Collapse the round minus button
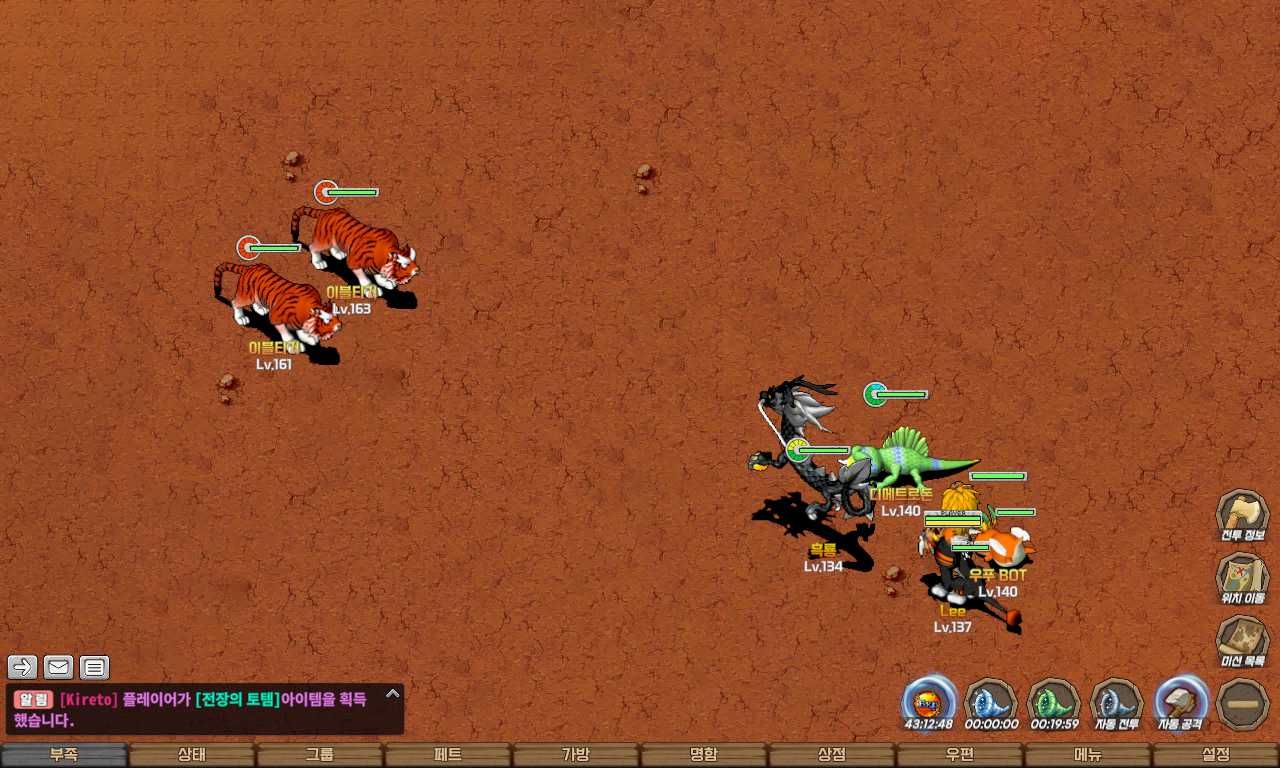Image resolution: width=1280 pixels, height=768 pixels. [x=1243, y=703]
